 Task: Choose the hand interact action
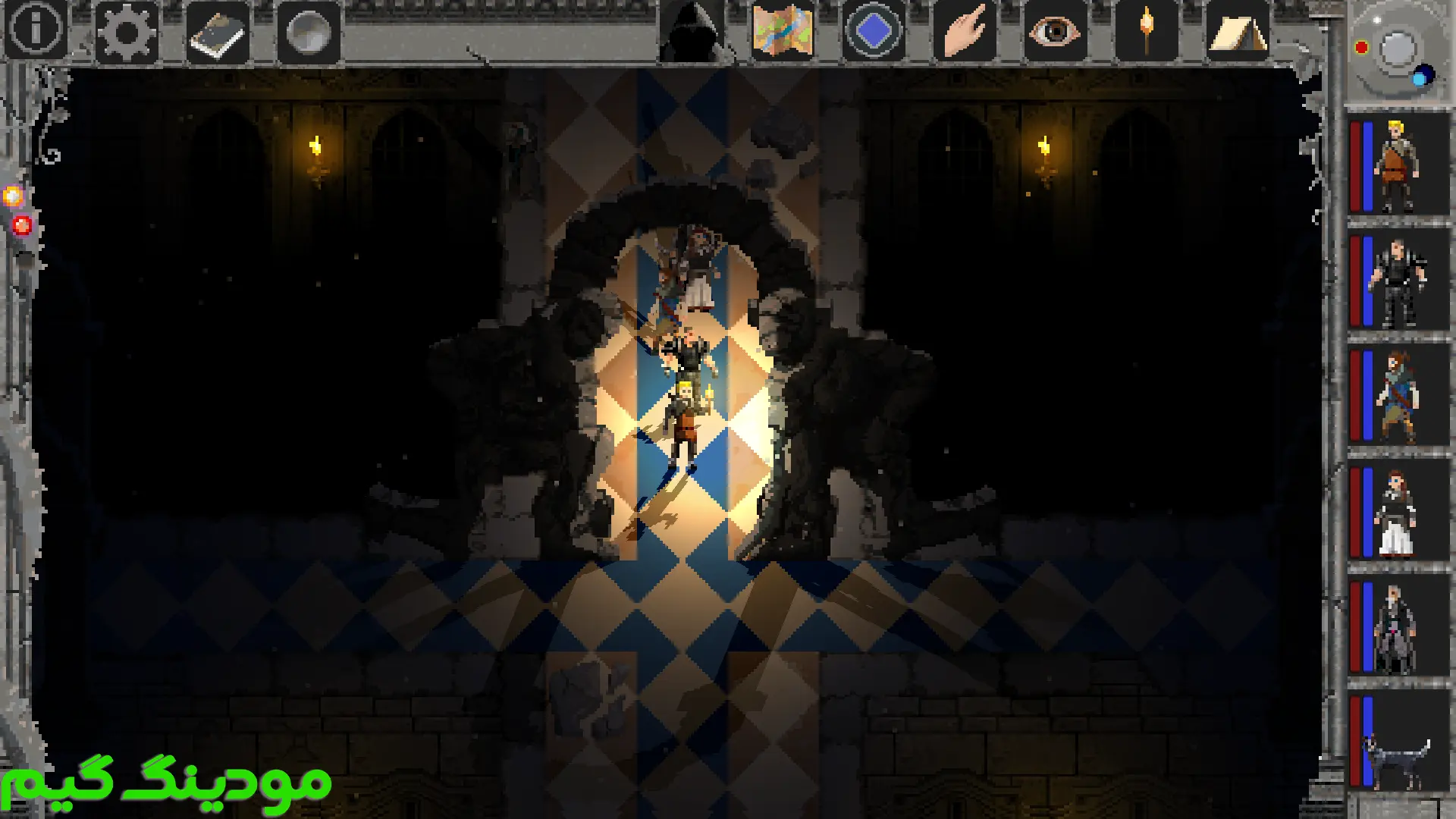964,31
